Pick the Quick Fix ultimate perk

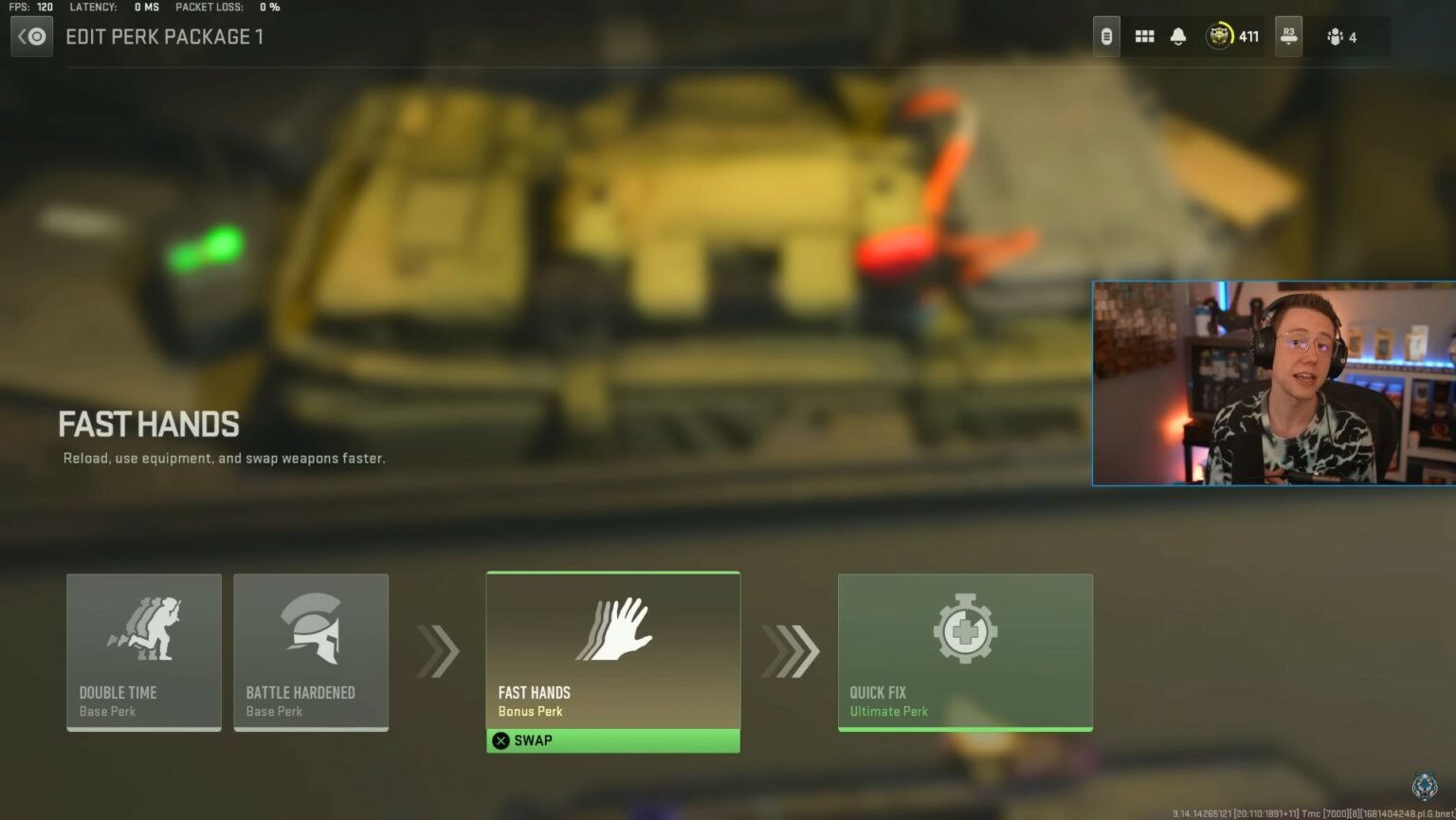(x=965, y=651)
